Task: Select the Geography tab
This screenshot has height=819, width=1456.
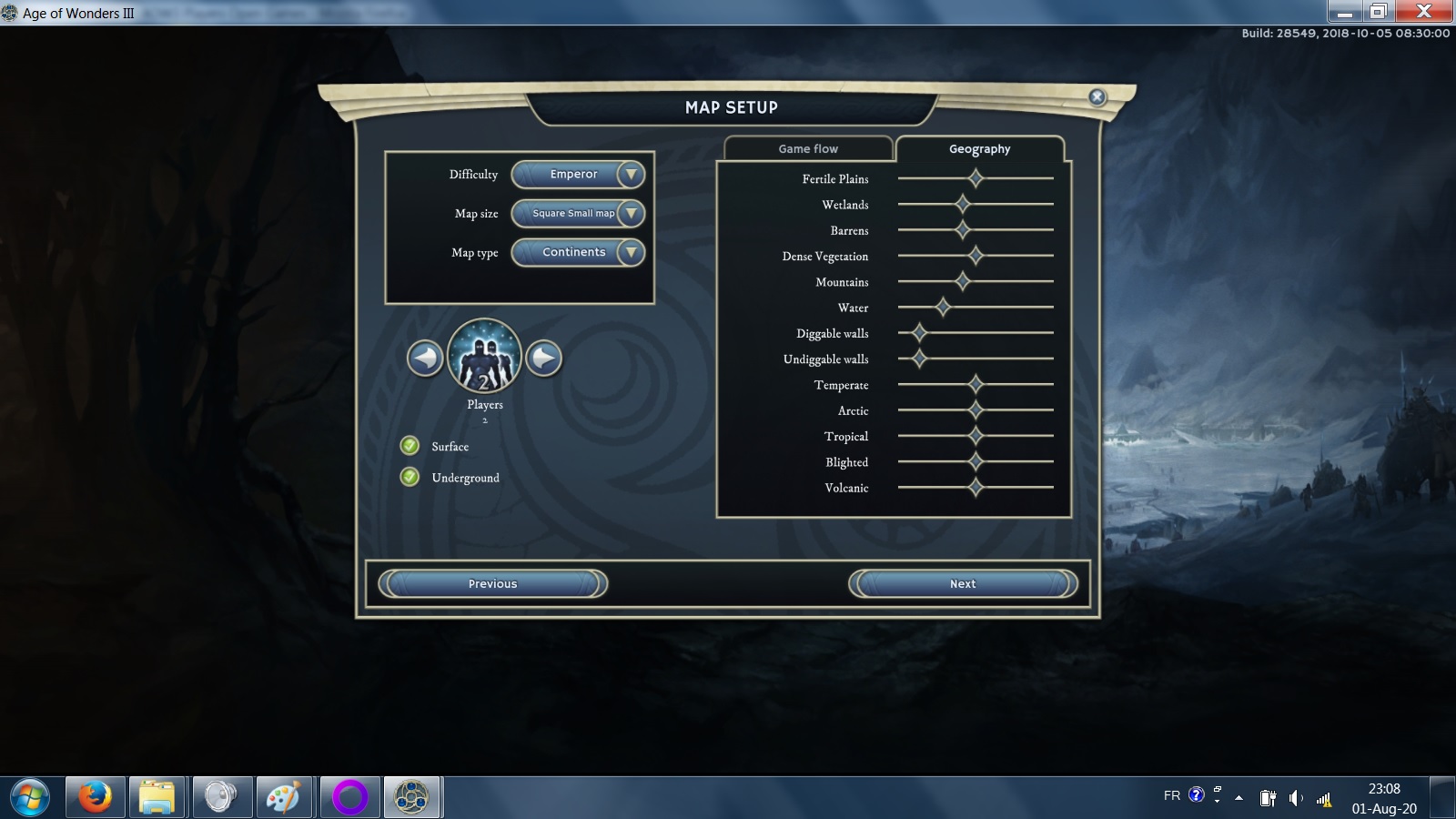Action: (979, 149)
